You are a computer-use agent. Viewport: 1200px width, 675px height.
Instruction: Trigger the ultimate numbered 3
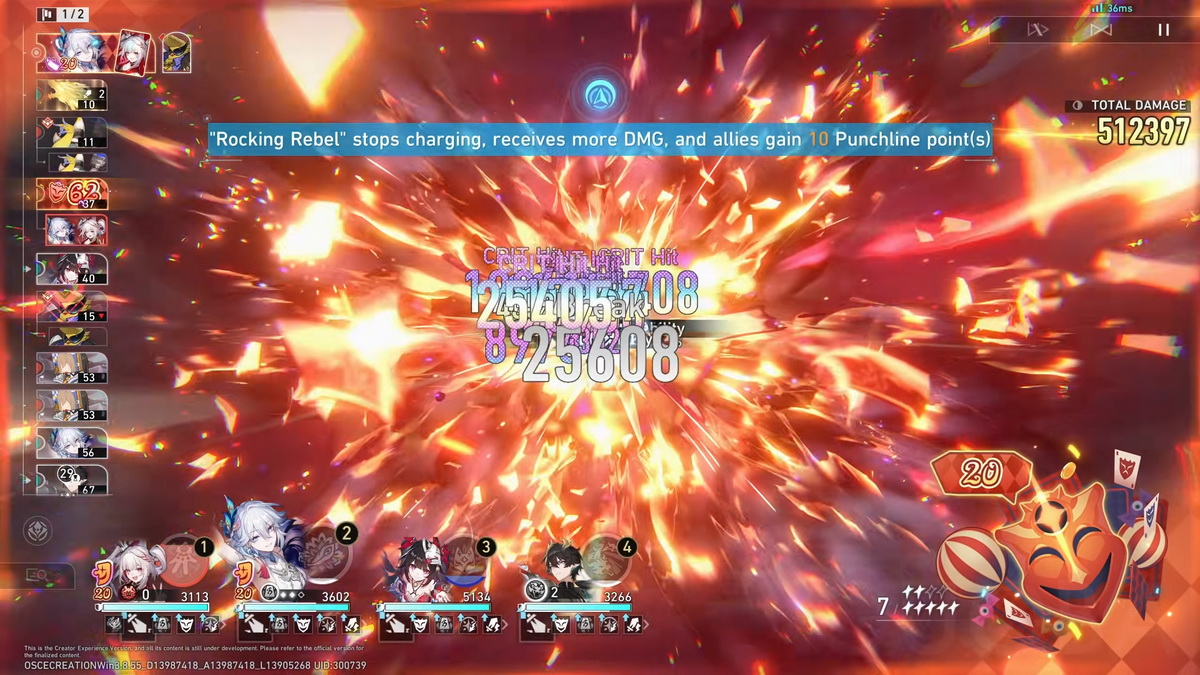pyautogui.click(x=465, y=561)
